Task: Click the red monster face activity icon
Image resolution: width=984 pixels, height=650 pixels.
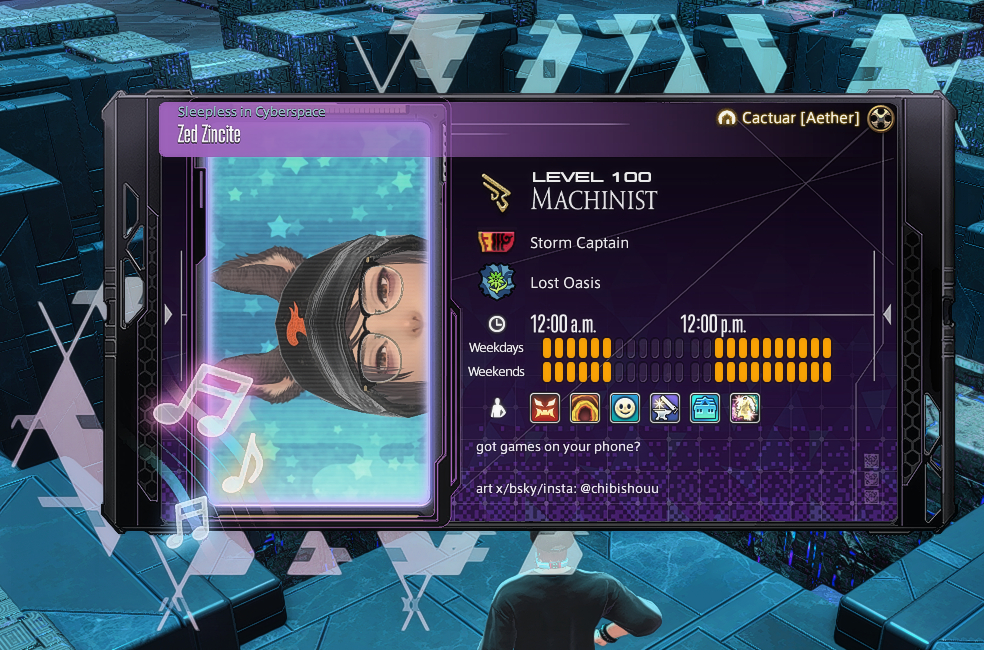Action: tap(545, 408)
